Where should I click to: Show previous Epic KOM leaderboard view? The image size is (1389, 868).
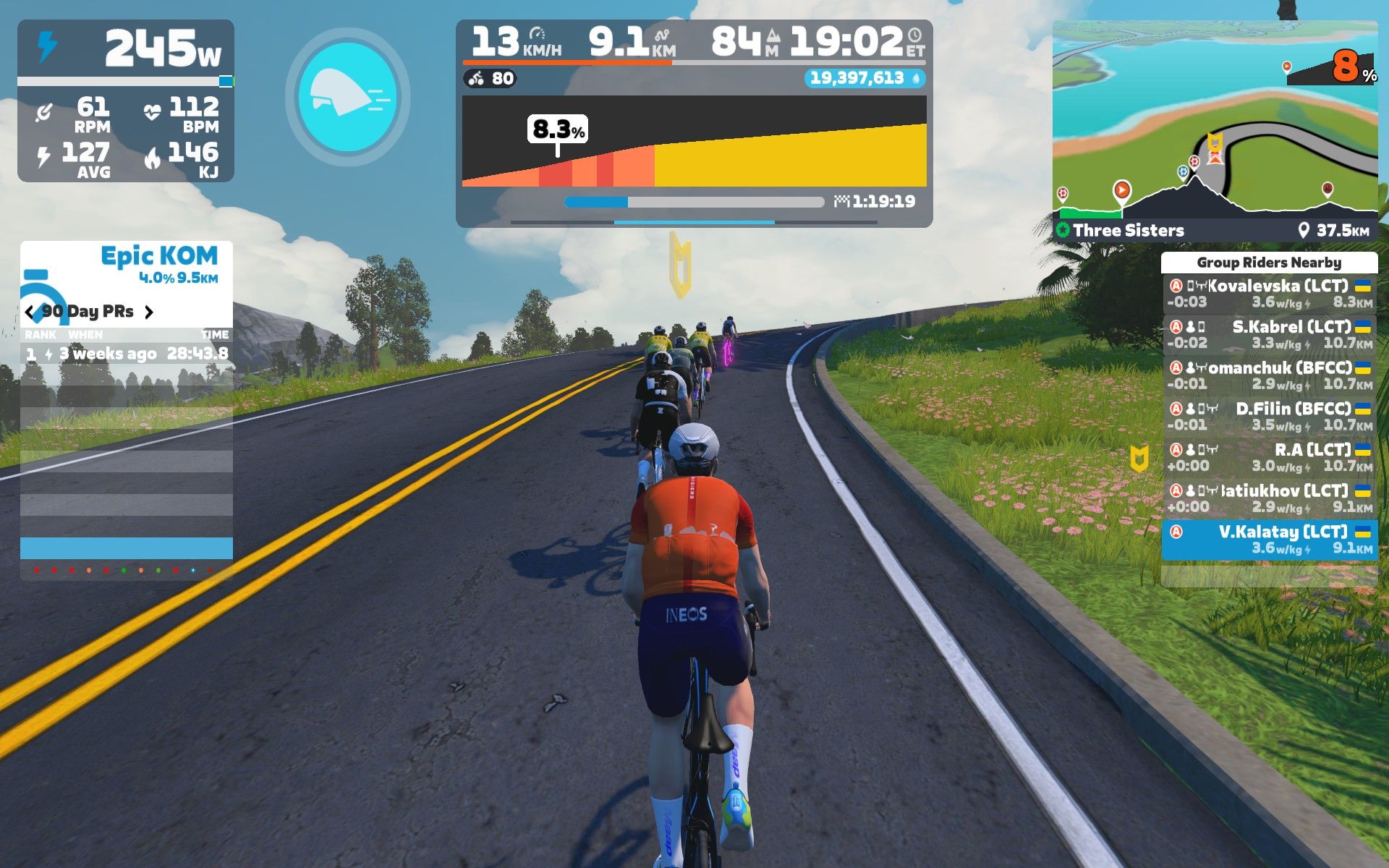29,312
